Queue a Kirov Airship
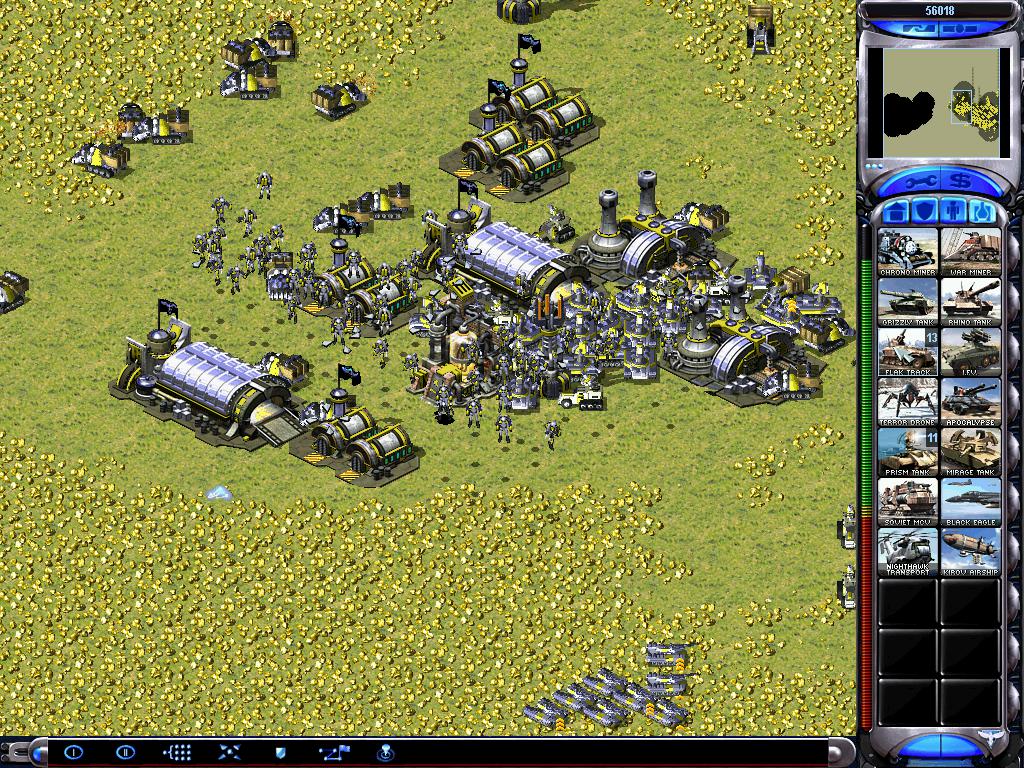 pyautogui.click(x=970, y=551)
